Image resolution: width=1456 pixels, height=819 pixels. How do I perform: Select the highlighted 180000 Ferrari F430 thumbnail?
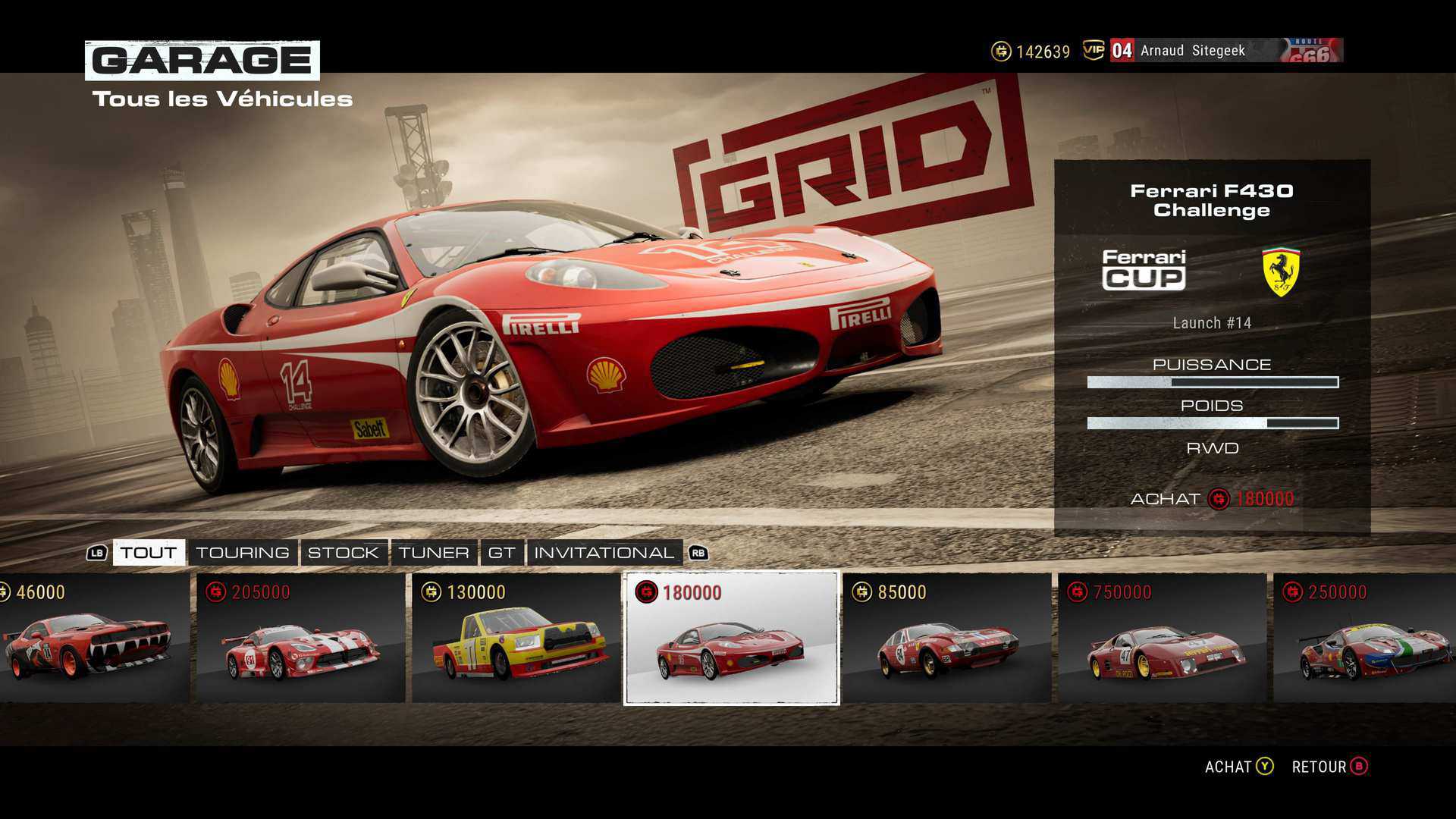[x=731, y=638]
